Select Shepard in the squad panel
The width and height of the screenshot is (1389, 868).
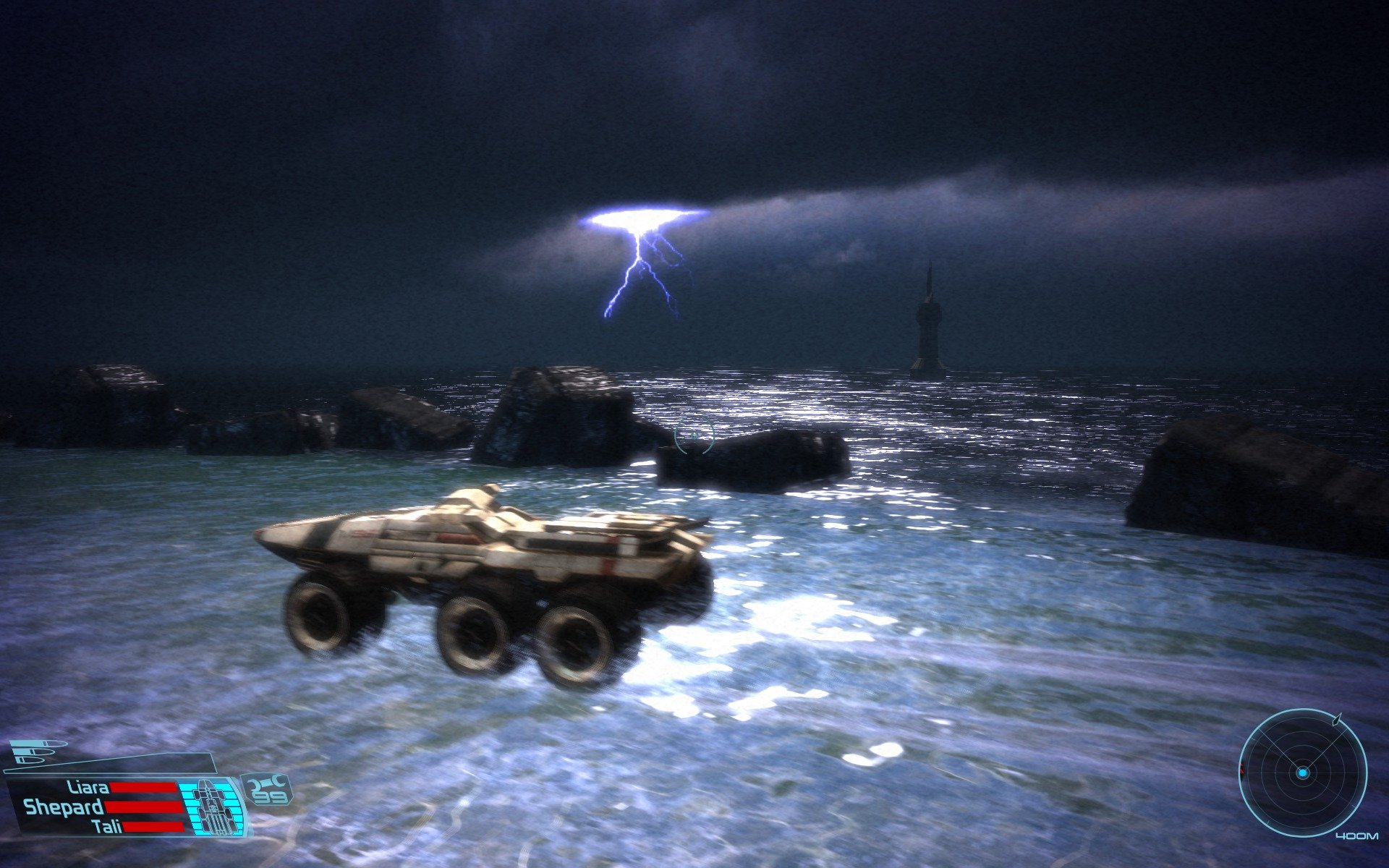pyautogui.click(x=64, y=807)
